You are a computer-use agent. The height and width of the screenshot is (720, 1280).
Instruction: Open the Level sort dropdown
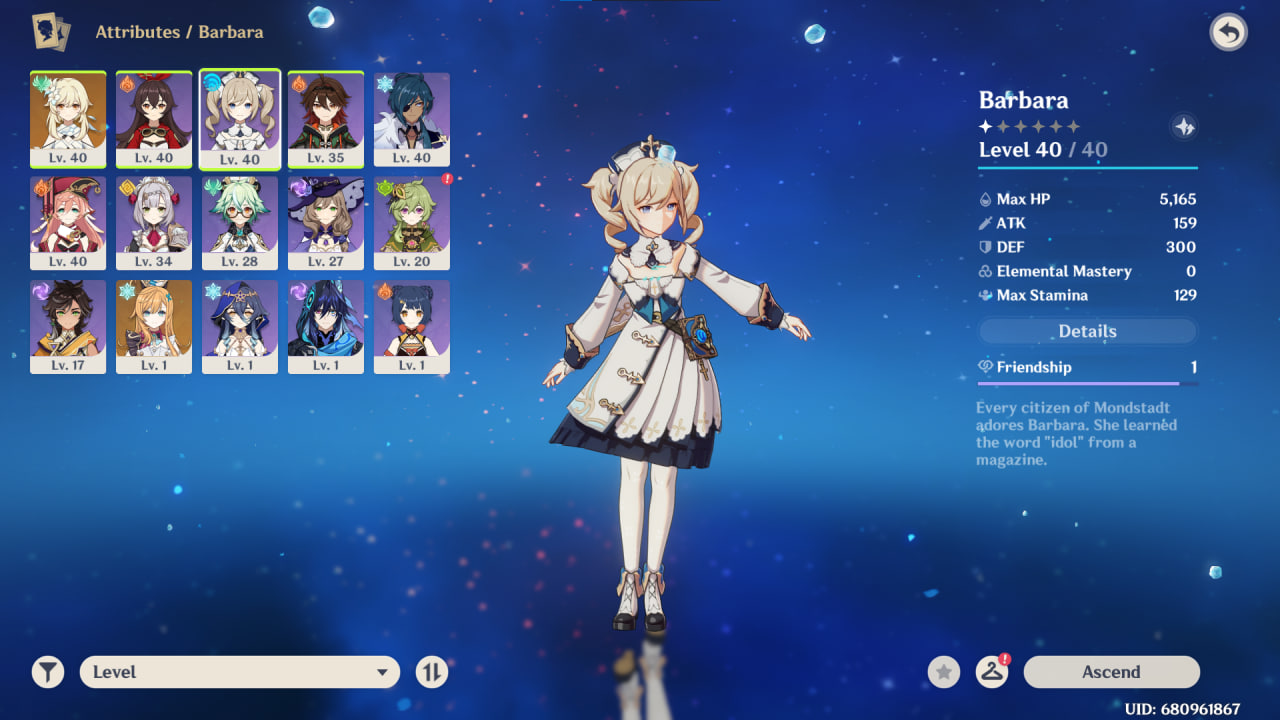(x=239, y=672)
